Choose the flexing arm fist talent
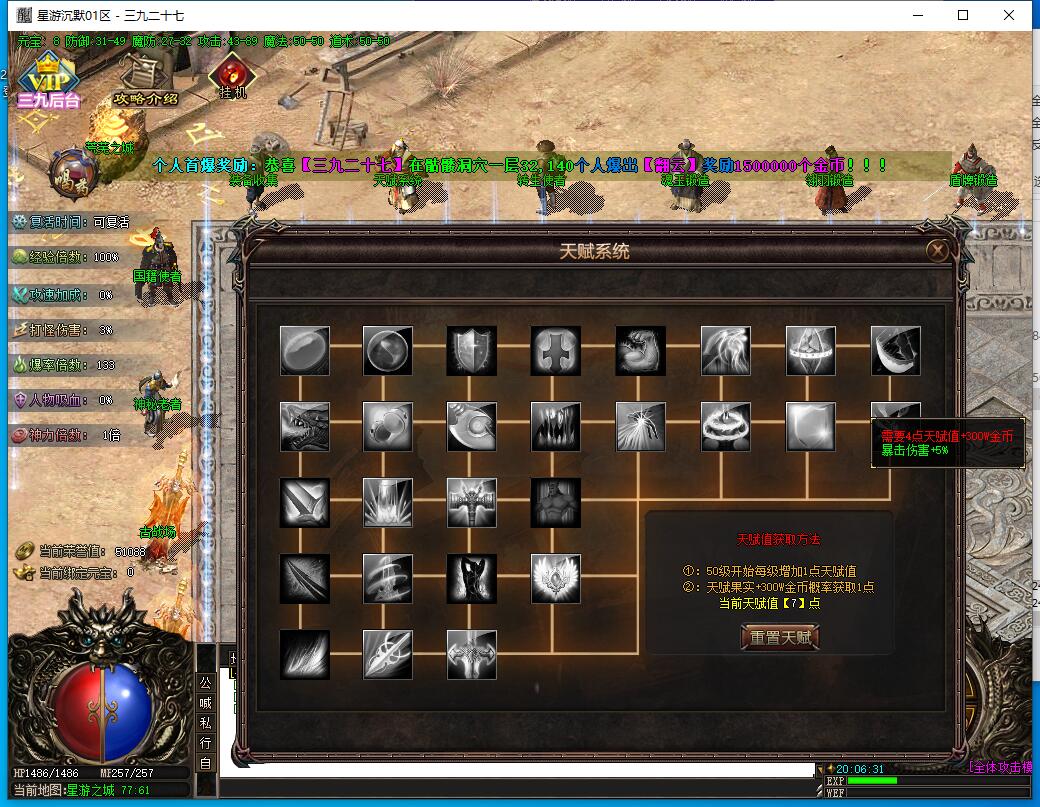1040x807 pixels. [640, 351]
